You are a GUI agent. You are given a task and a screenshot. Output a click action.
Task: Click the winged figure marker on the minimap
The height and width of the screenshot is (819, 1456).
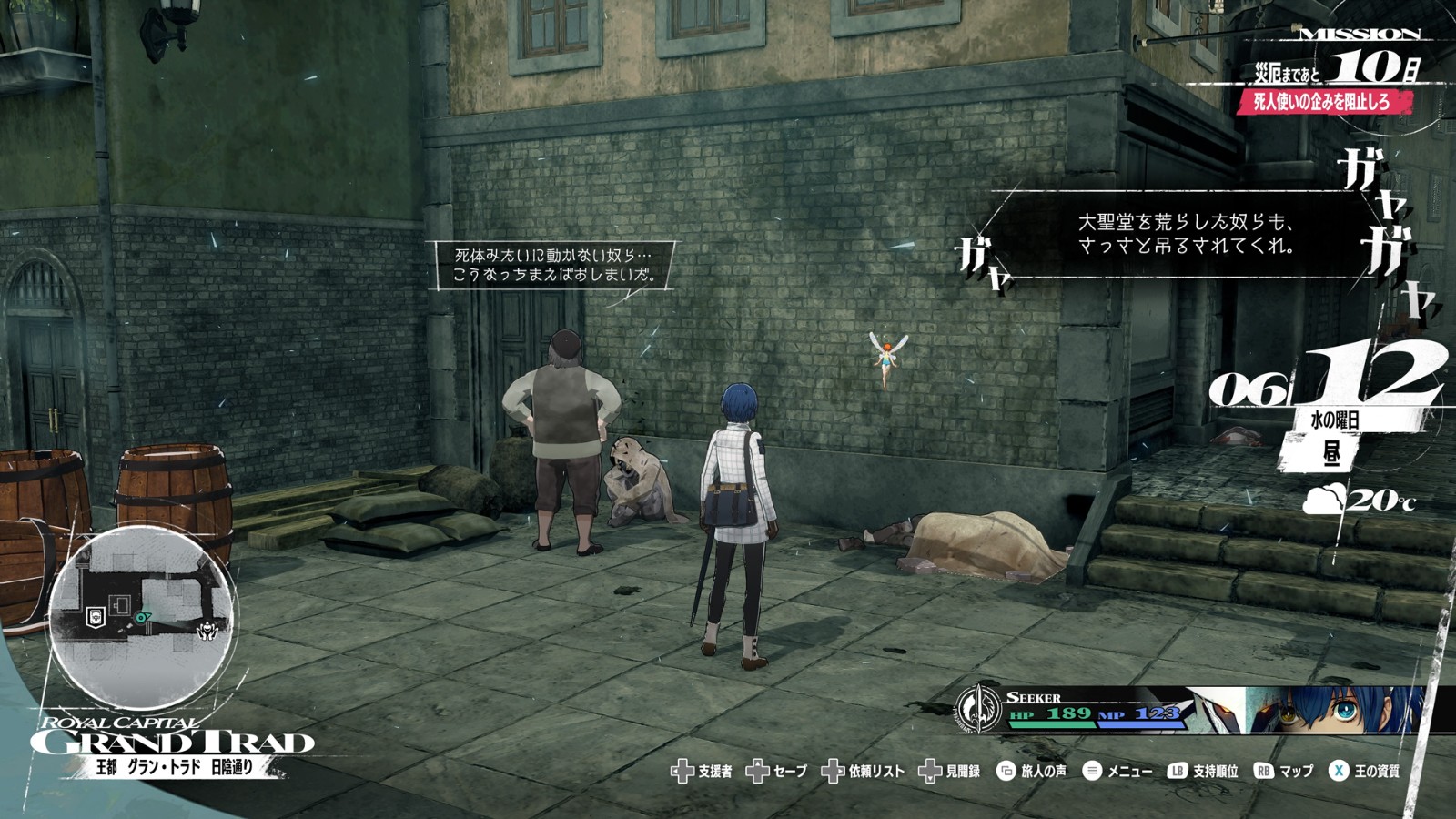point(208,629)
